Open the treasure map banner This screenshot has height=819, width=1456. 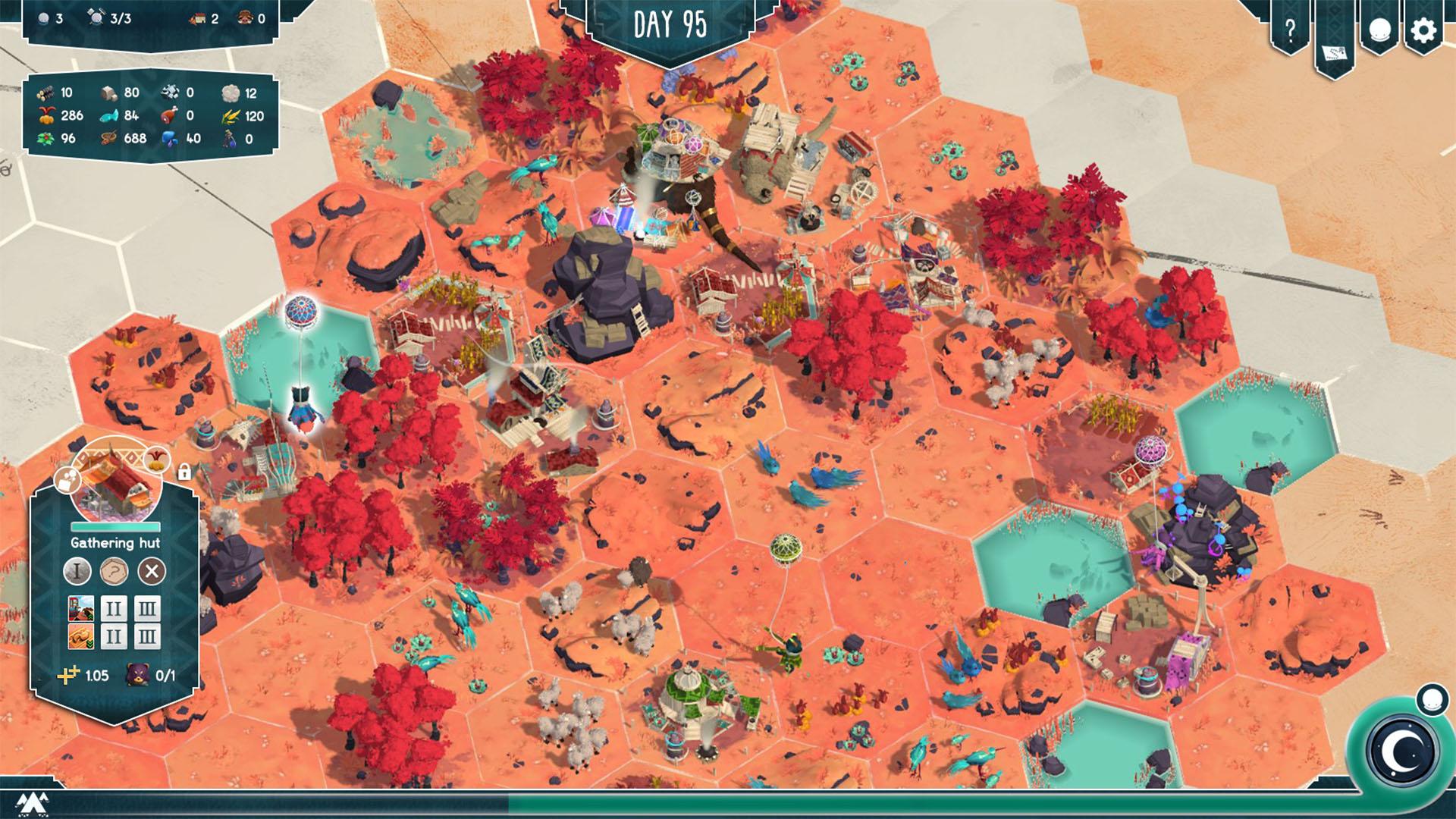[1335, 53]
